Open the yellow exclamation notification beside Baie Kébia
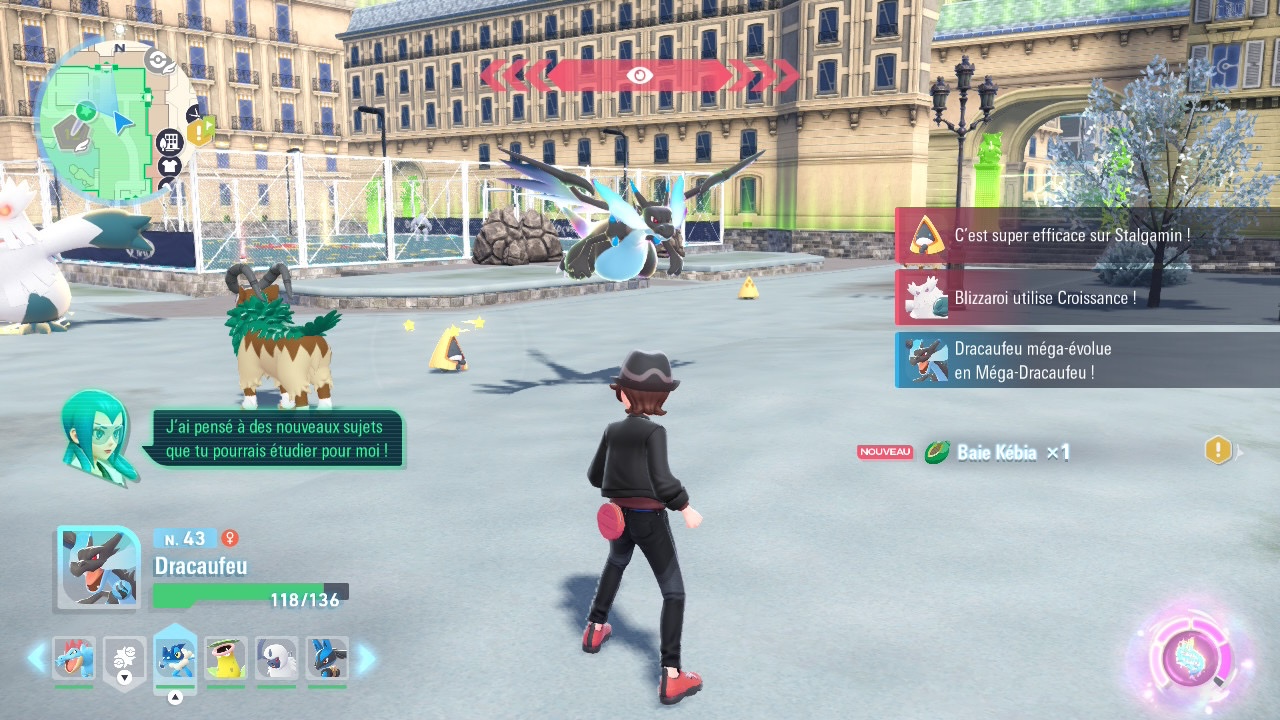This screenshot has height=720, width=1280. click(1218, 451)
